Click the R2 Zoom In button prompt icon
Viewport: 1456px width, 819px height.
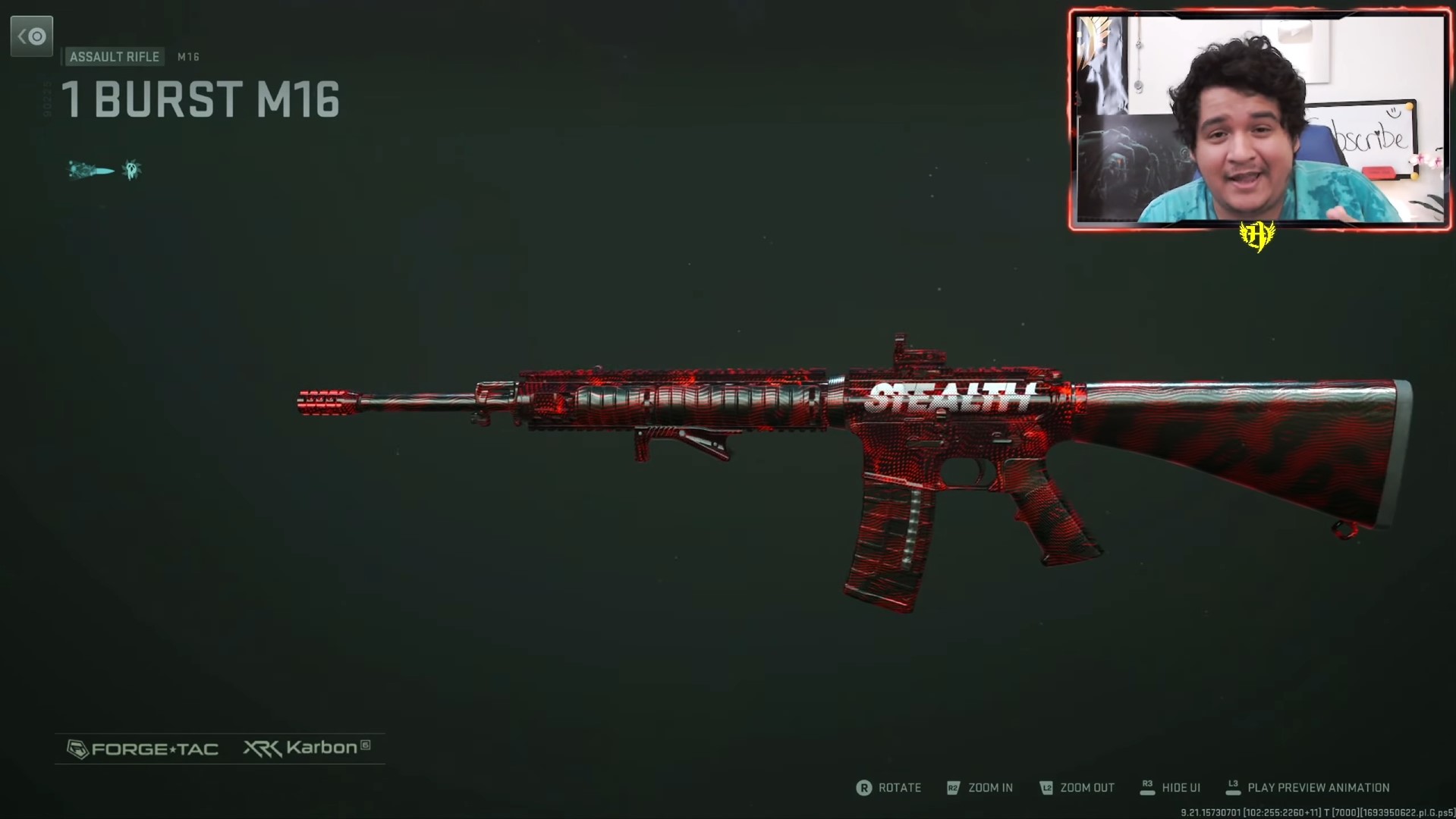click(951, 788)
